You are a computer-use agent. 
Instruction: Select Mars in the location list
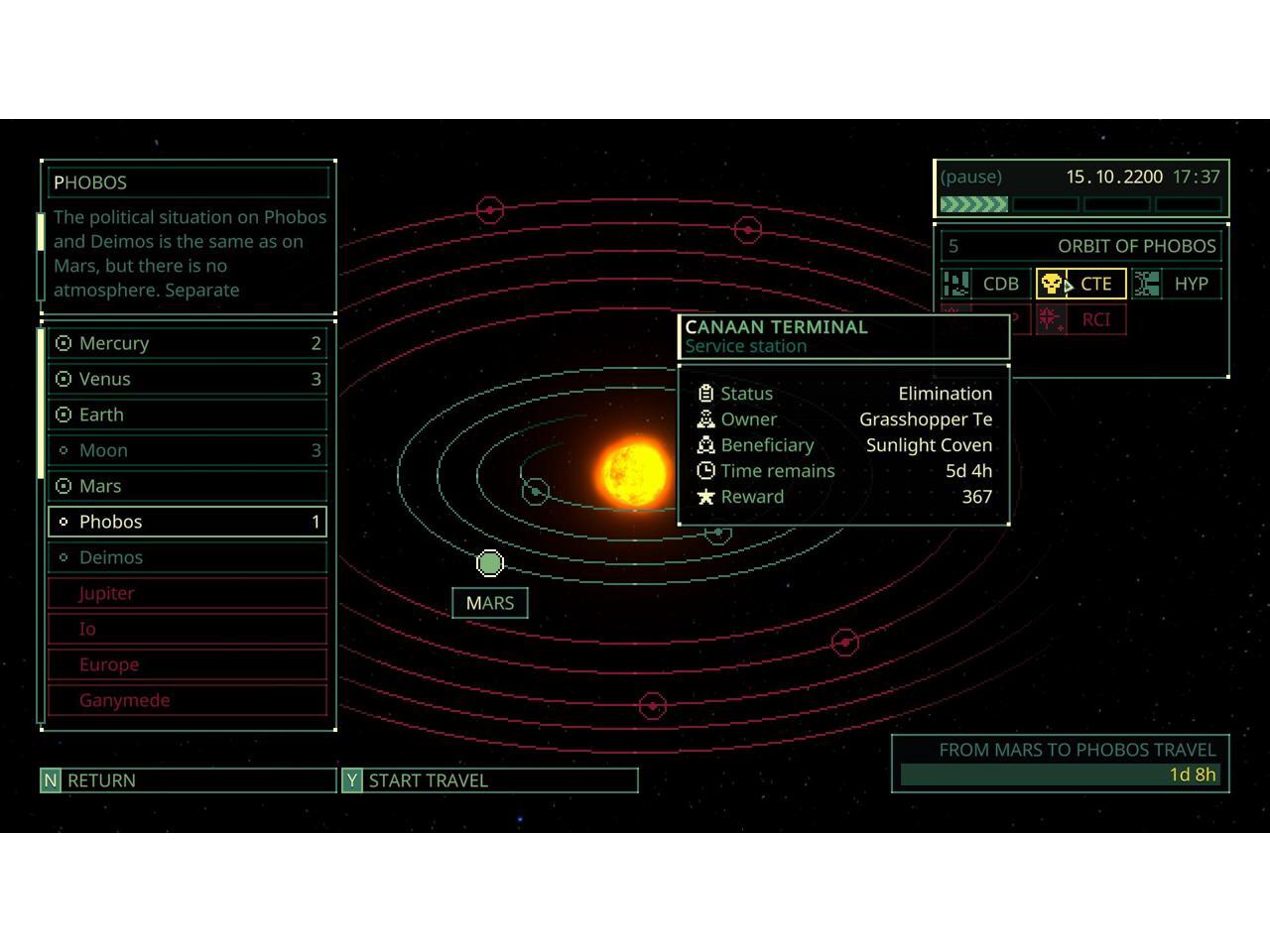188,486
